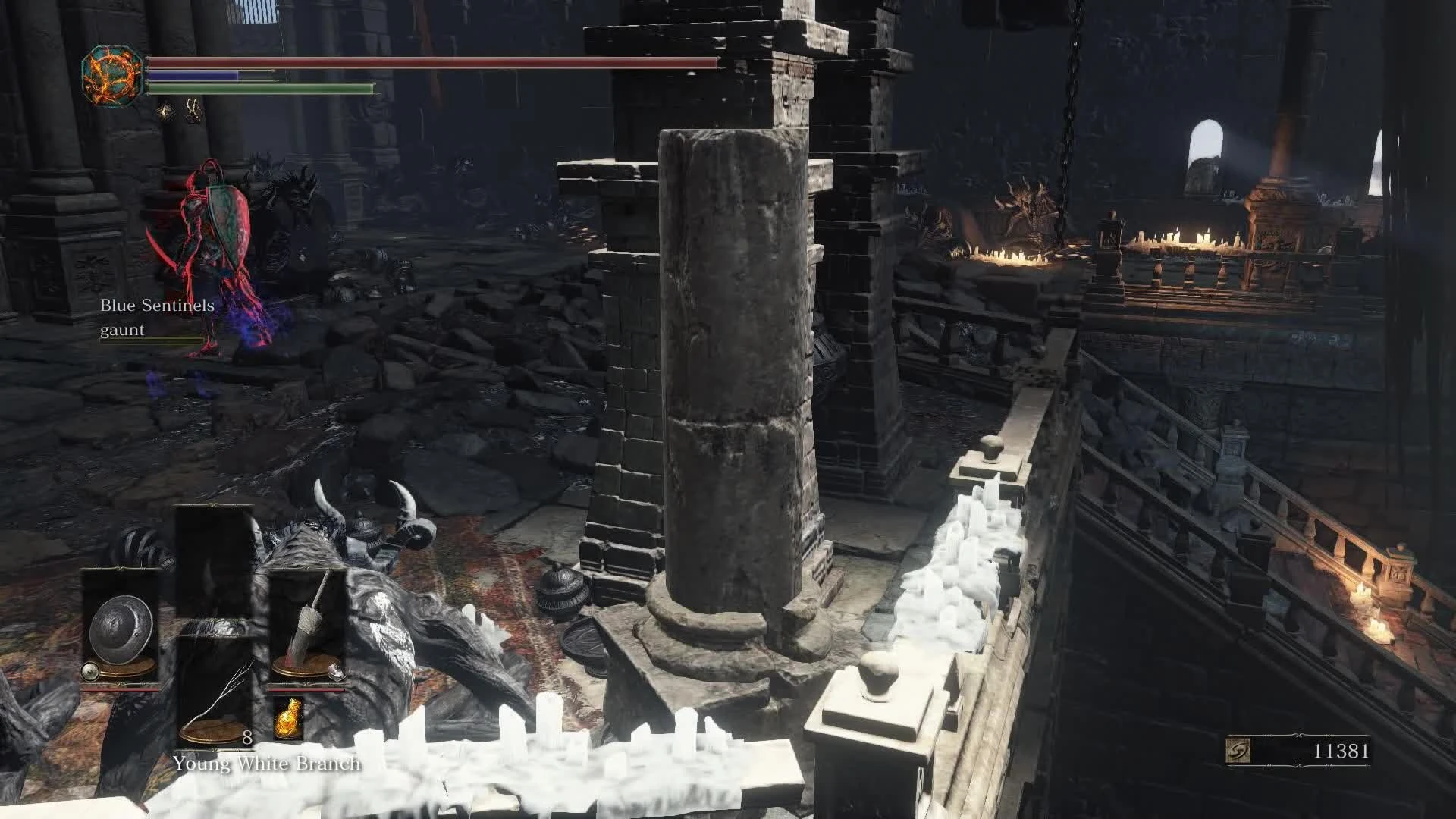Viewport: 1456px width, 819px height.
Task: Select the equipped shield icon in the HUD
Action: (x=121, y=628)
